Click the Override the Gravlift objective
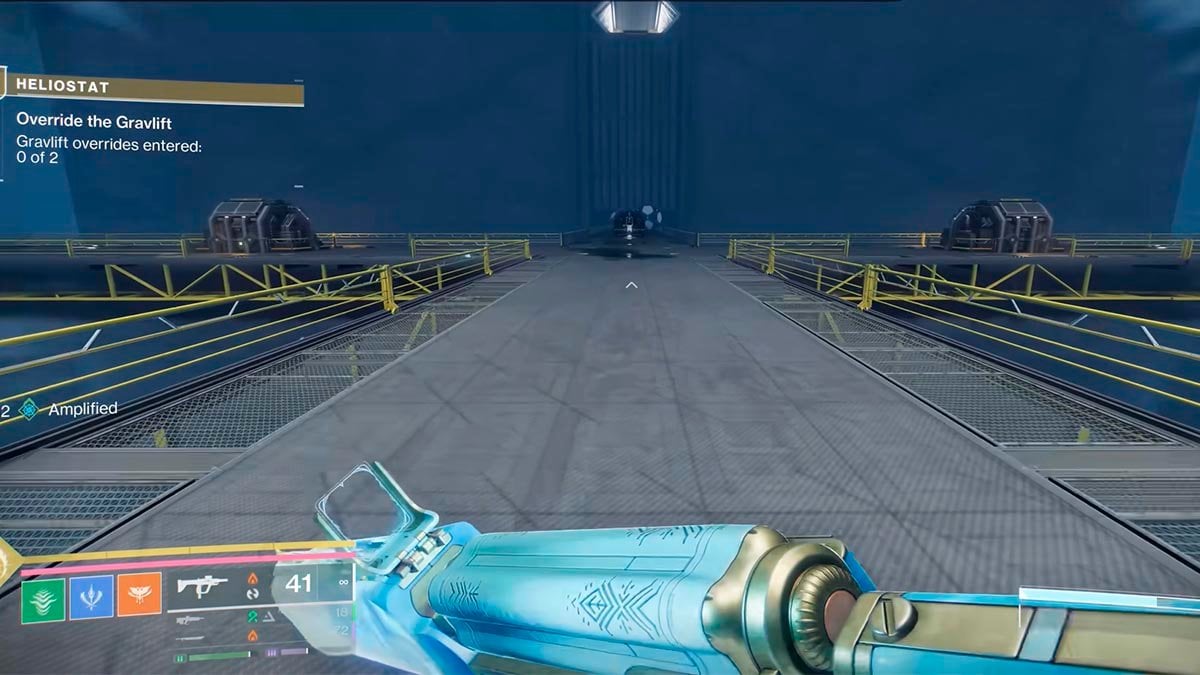Screen dimensions: 1200x675 pyautogui.click(x=94, y=120)
